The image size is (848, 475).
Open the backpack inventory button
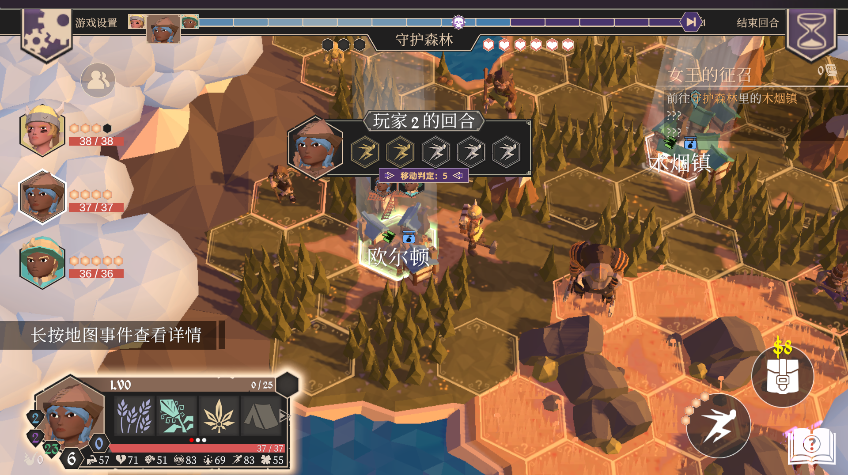point(781,377)
